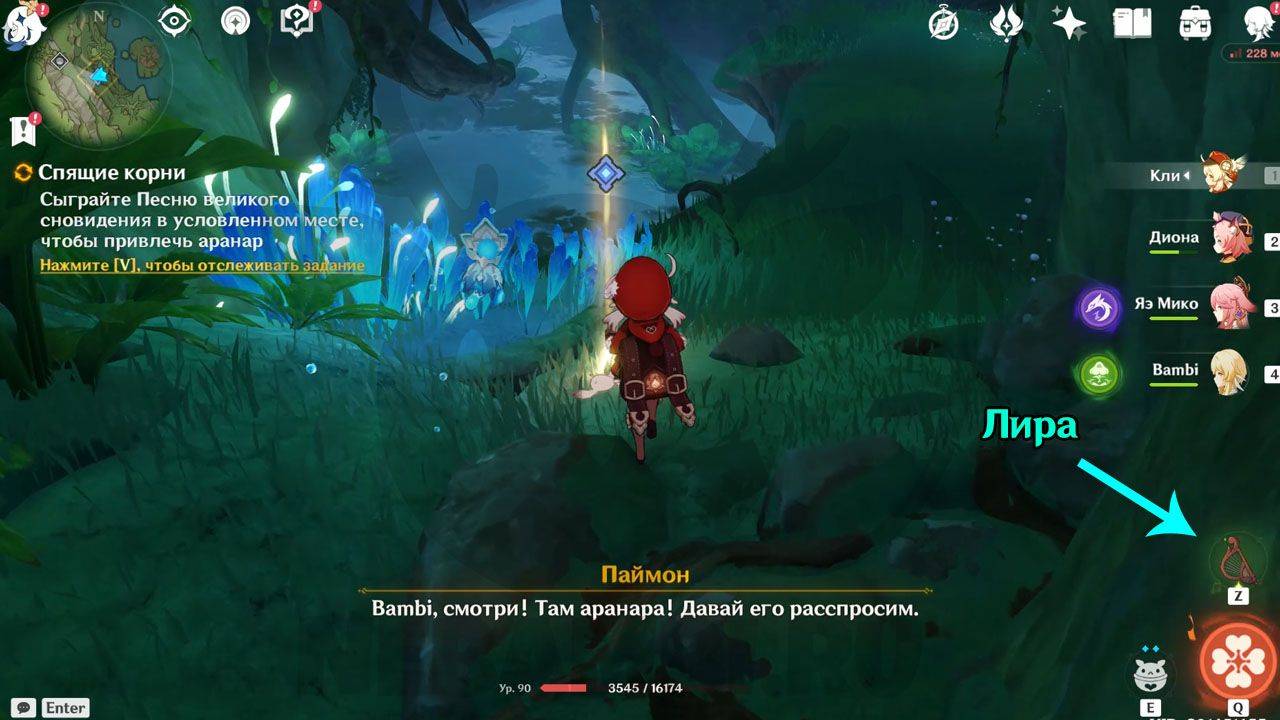Click the eye-shaped icon beside the minimap
The image size is (1280, 720).
(x=174, y=21)
